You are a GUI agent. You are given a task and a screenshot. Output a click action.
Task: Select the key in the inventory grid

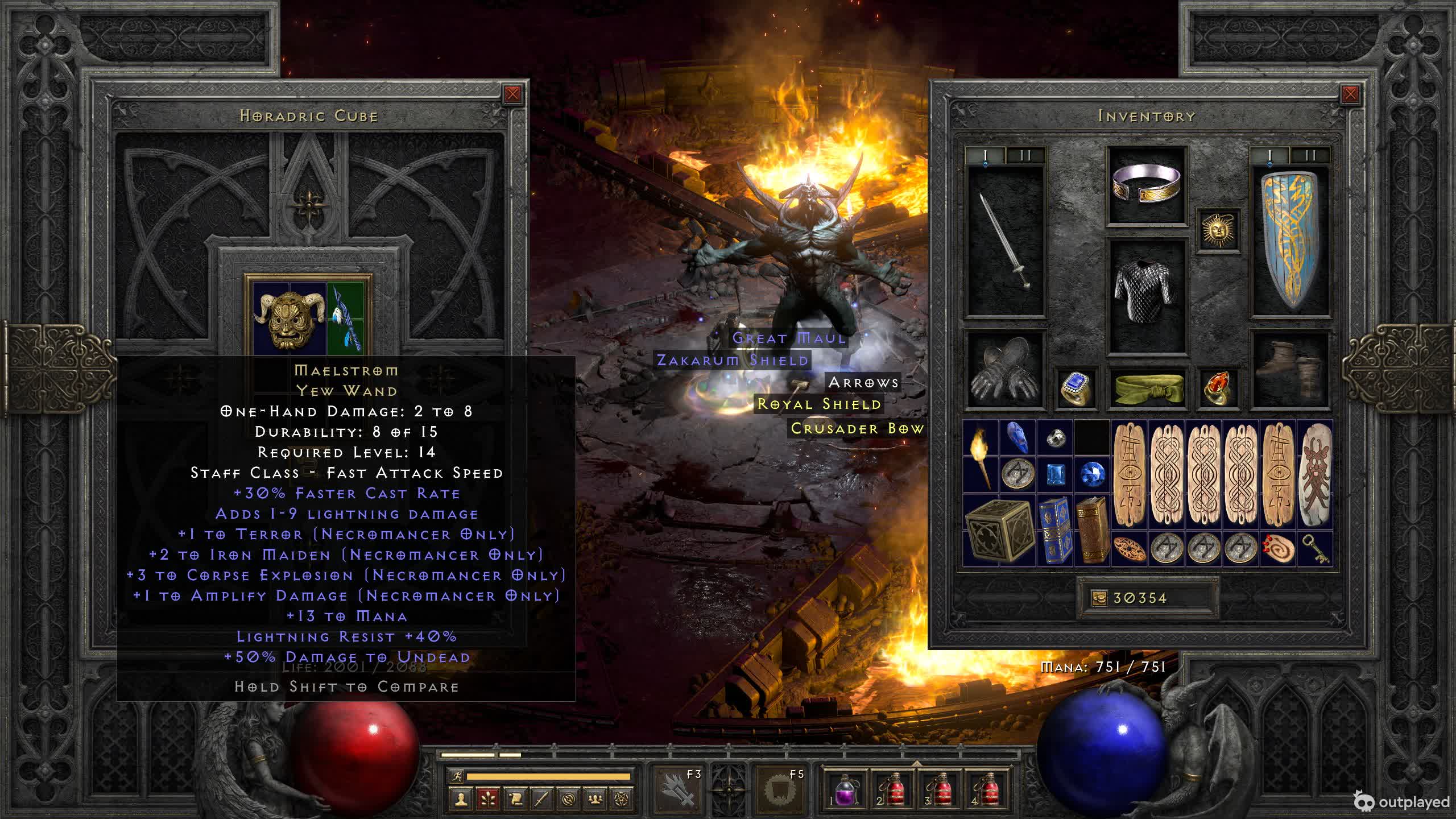point(1315,549)
